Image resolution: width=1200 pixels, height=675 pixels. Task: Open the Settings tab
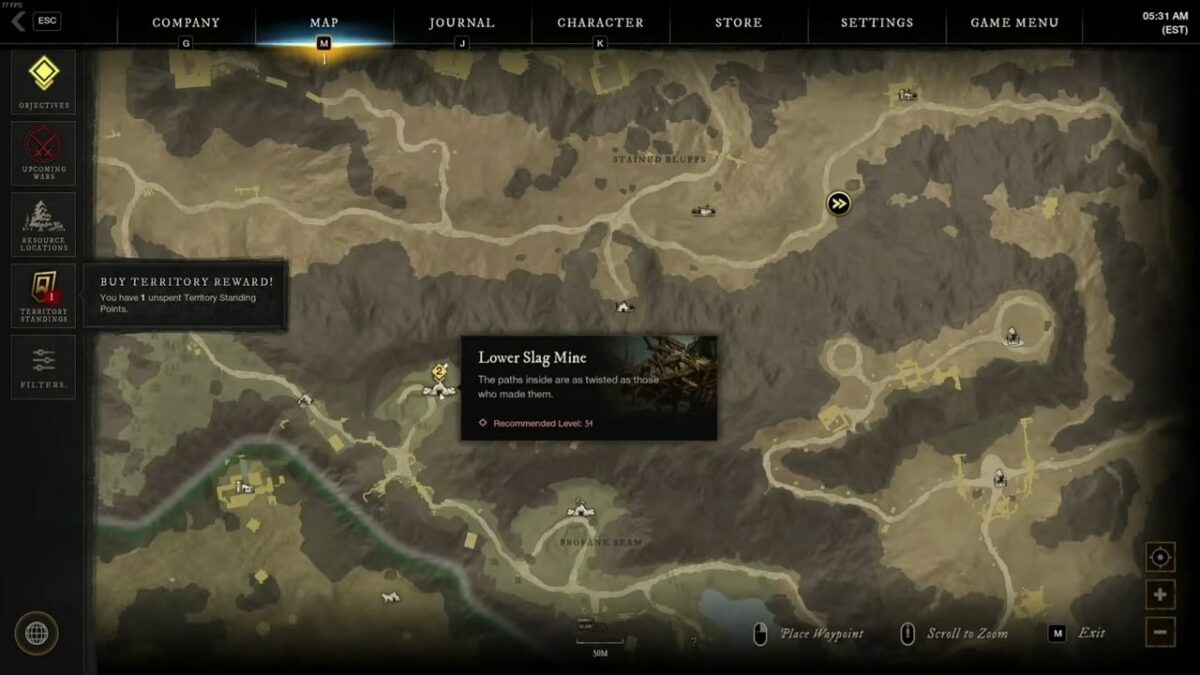click(x=876, y=22)
